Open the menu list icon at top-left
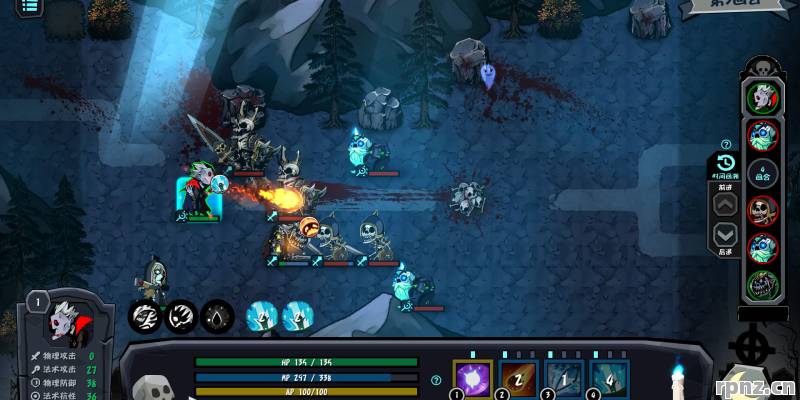 [x=29, y=6]
